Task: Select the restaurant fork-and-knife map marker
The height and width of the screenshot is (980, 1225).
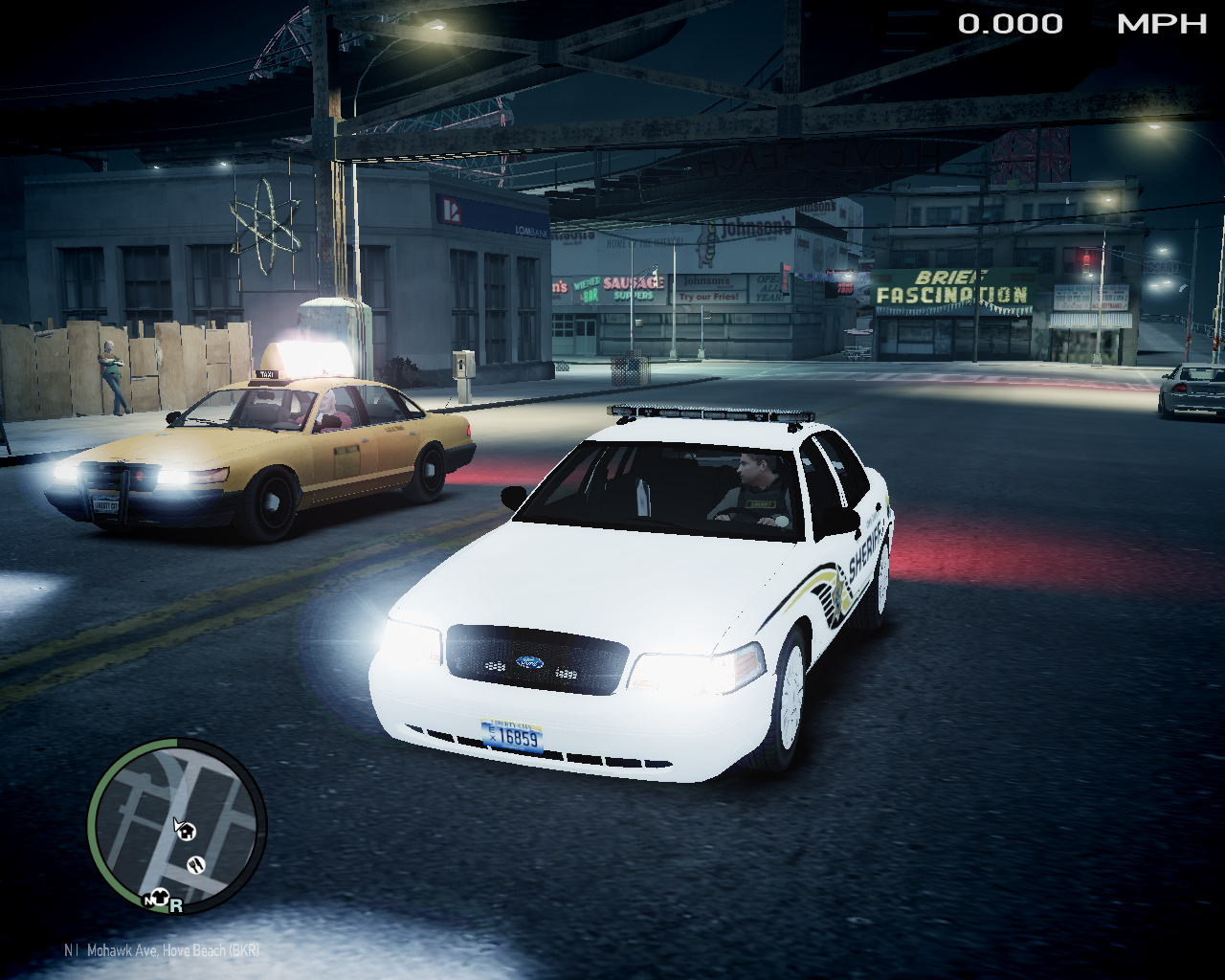Action: click(196, 864)
